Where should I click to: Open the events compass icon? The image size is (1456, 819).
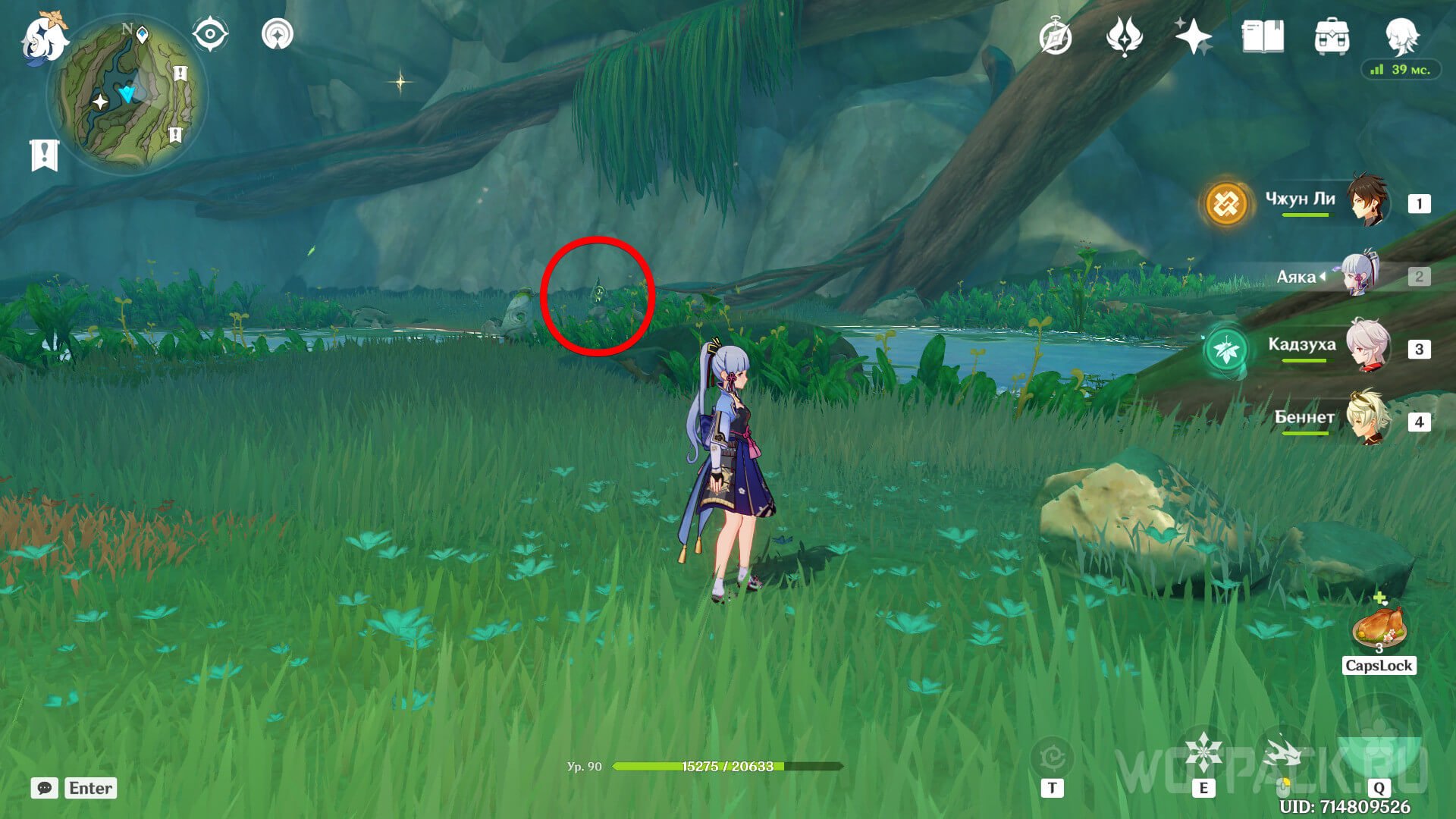coord(1056,37)
